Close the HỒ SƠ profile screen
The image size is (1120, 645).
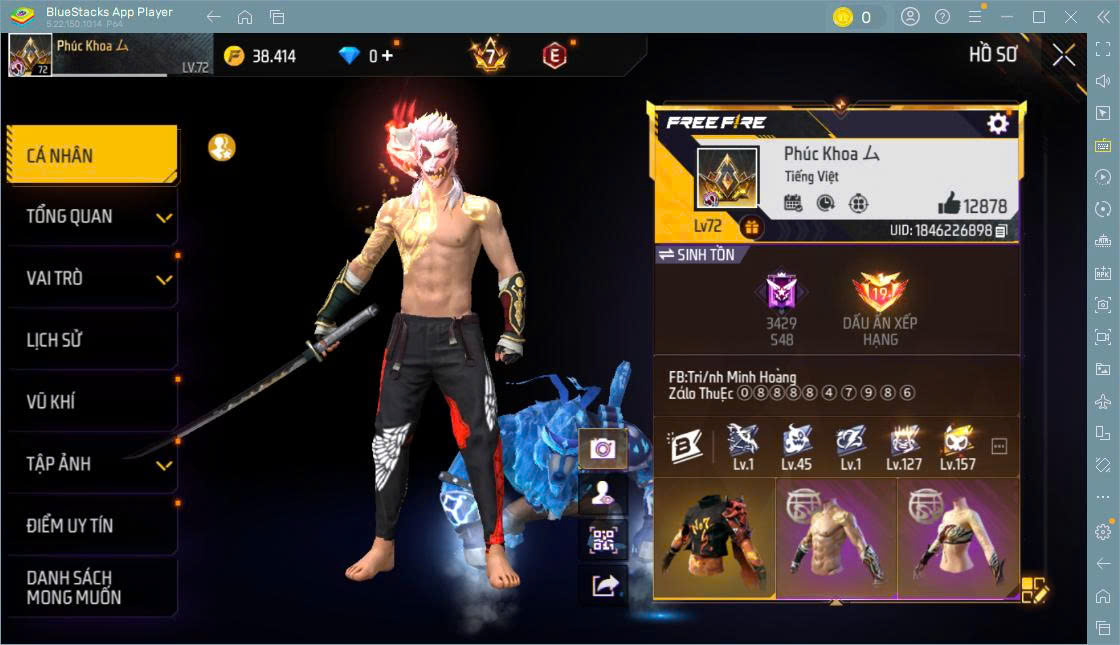[x=1063, y=55]
